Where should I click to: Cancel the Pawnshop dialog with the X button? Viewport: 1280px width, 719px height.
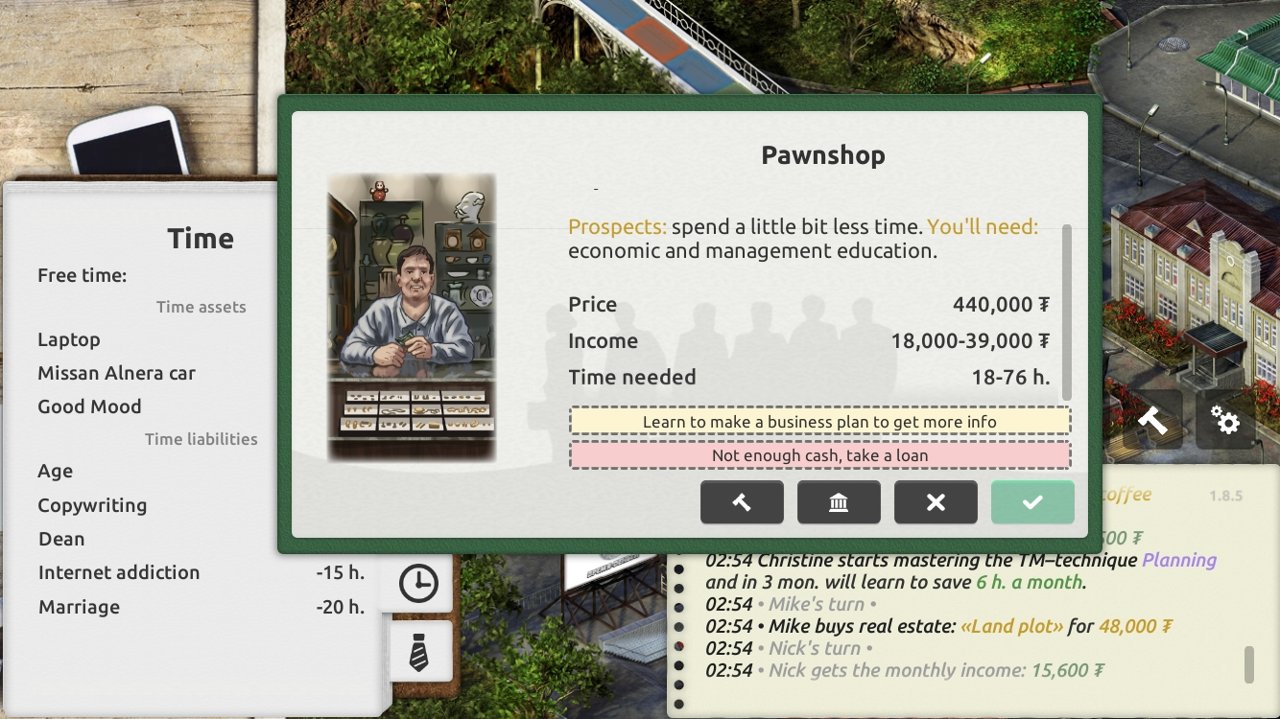coord(935,502)
